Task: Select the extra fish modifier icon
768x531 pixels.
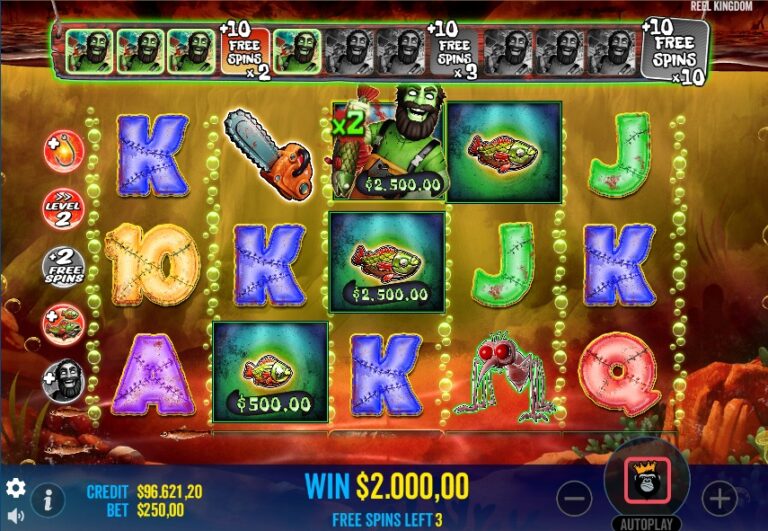Action: (64, 324)
